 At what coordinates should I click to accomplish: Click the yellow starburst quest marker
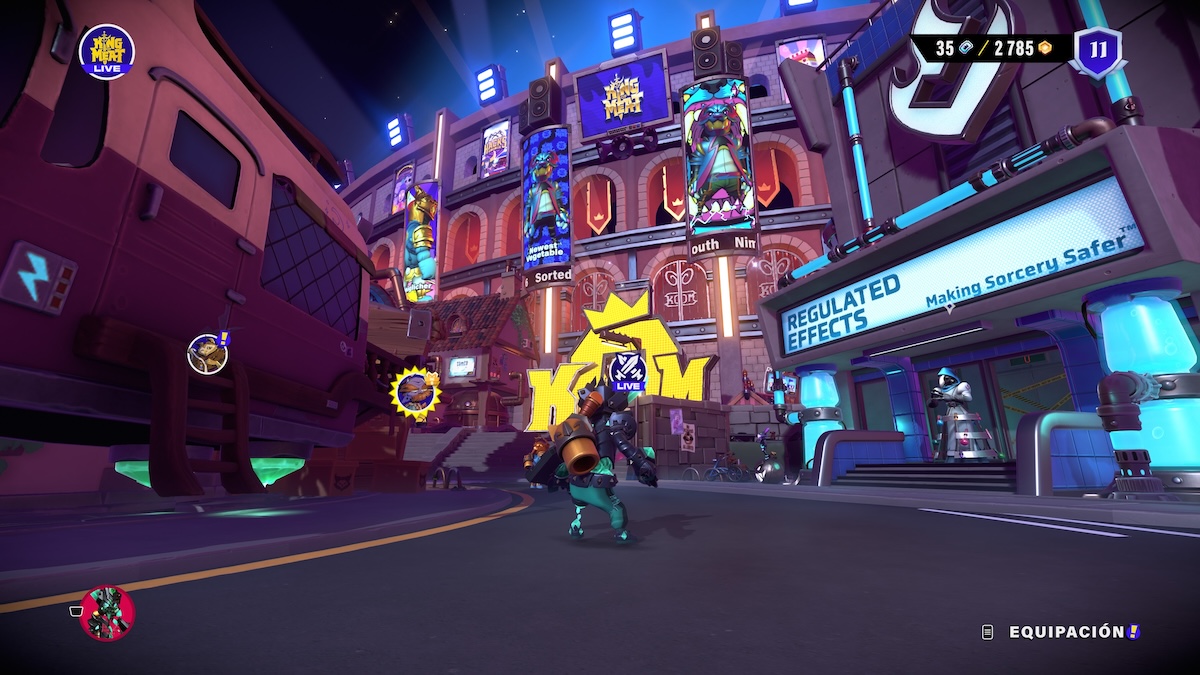point(414,391)
